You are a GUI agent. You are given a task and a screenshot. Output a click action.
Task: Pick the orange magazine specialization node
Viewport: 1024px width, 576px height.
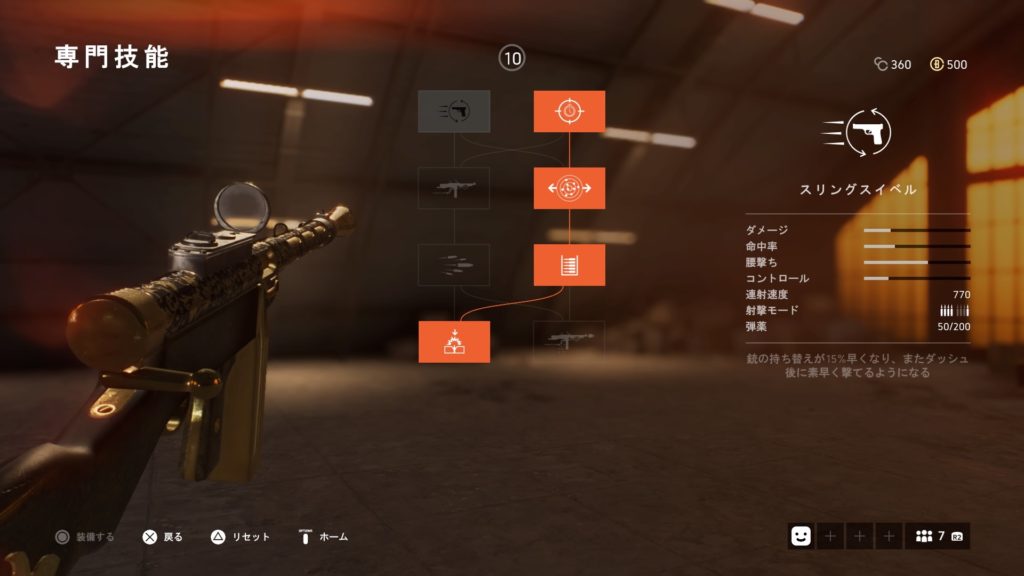click(569, 265)
